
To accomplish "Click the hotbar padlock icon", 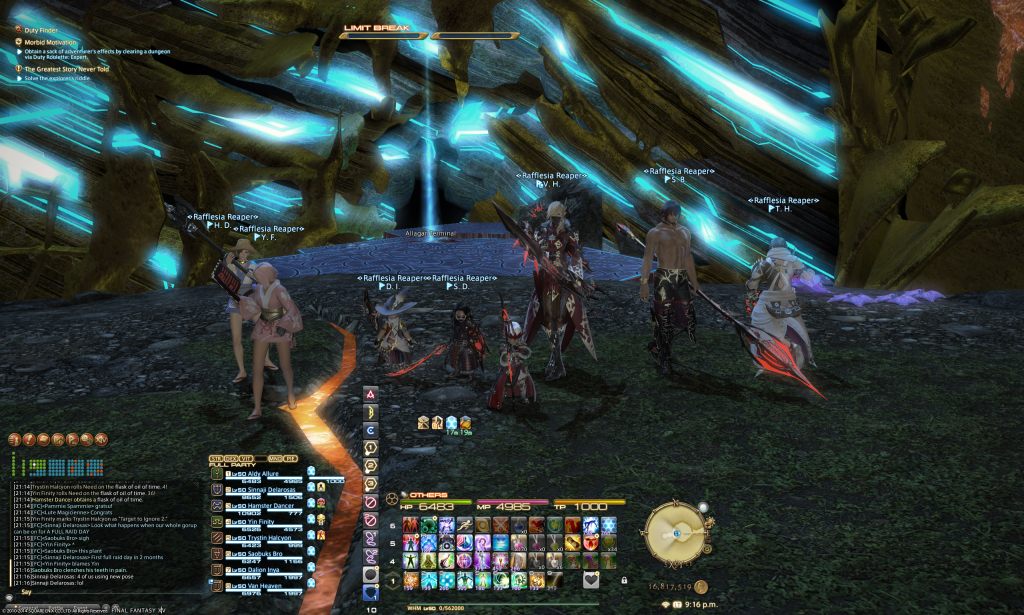I will [x=624, y=580].
